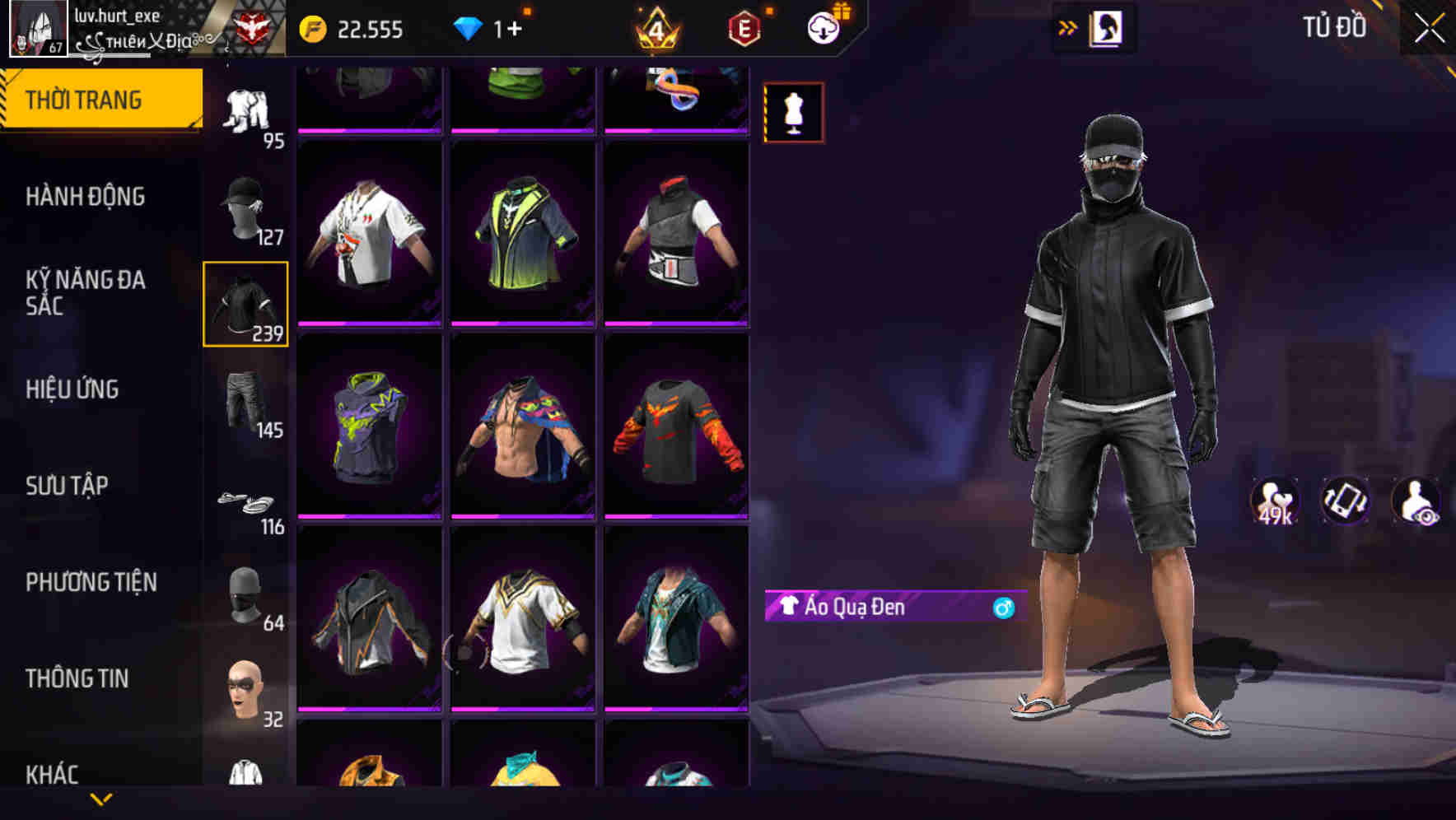
Task: Click the wardrobe book icon near TỦ ĐỒ
Action: [1108, 27]
